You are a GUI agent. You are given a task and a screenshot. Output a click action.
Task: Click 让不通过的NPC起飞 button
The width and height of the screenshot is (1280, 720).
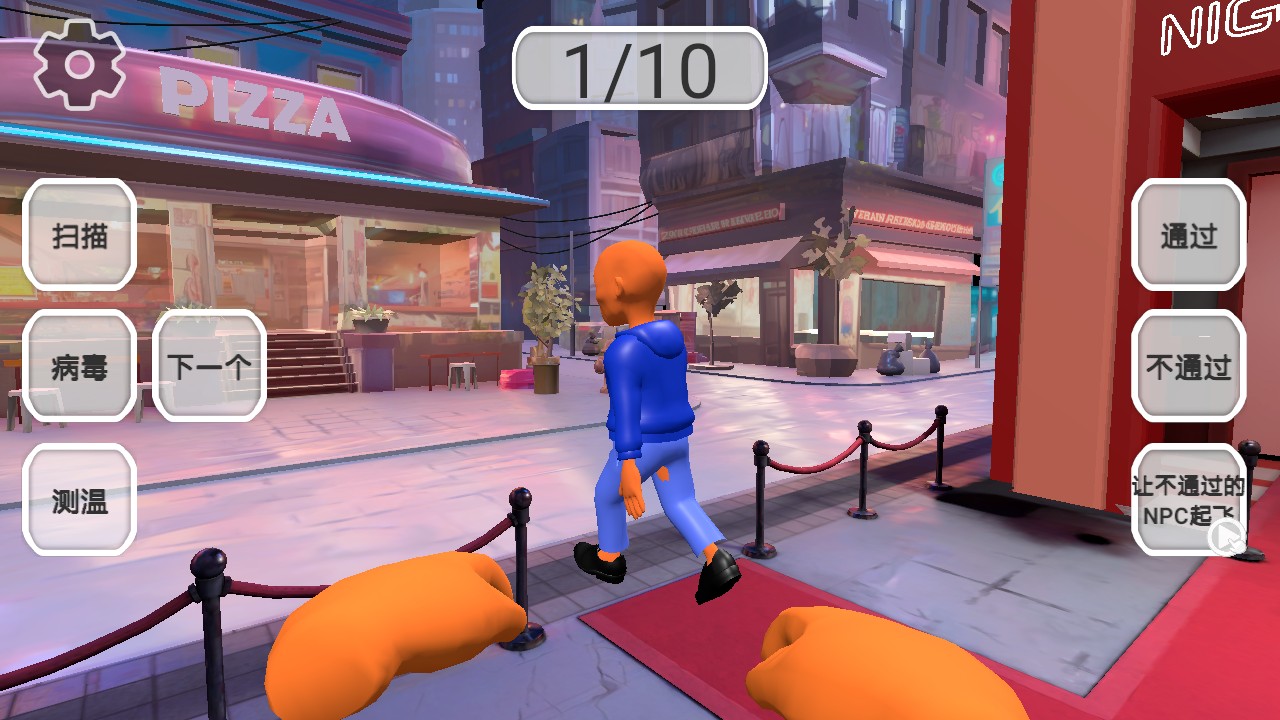click(x=1188, y=500)
